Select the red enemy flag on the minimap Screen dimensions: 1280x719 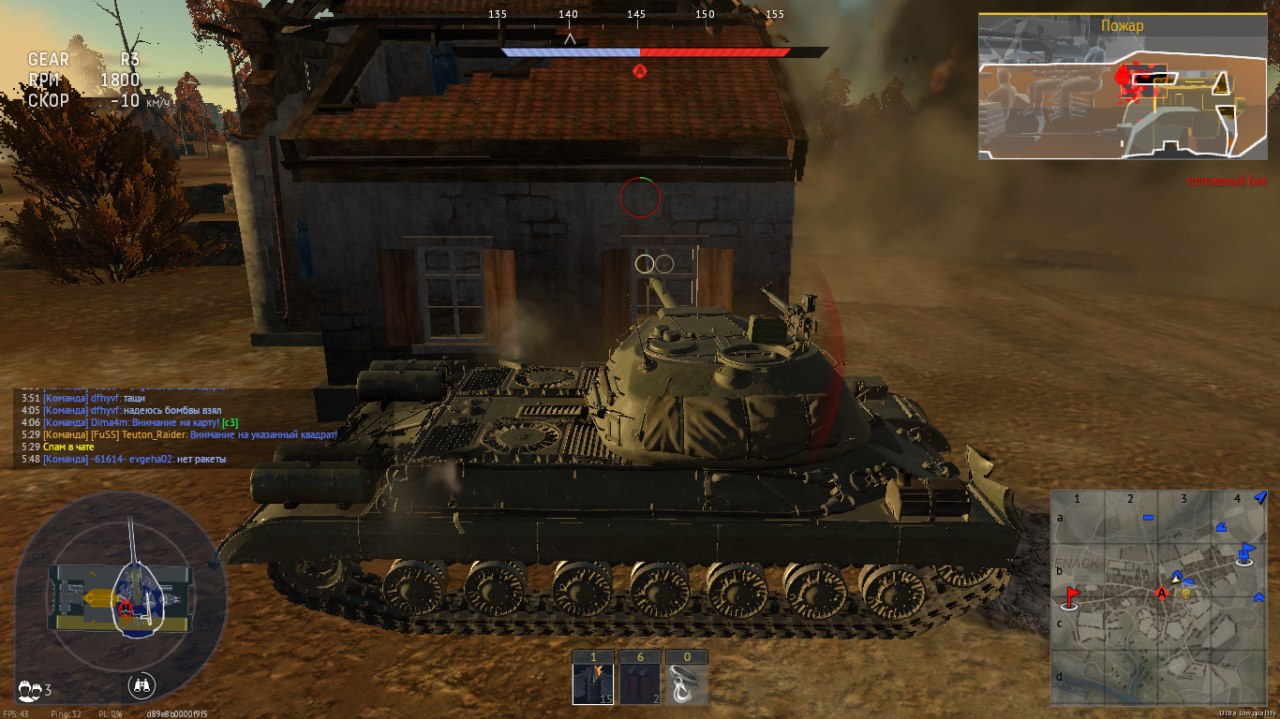pos(1071,598)
